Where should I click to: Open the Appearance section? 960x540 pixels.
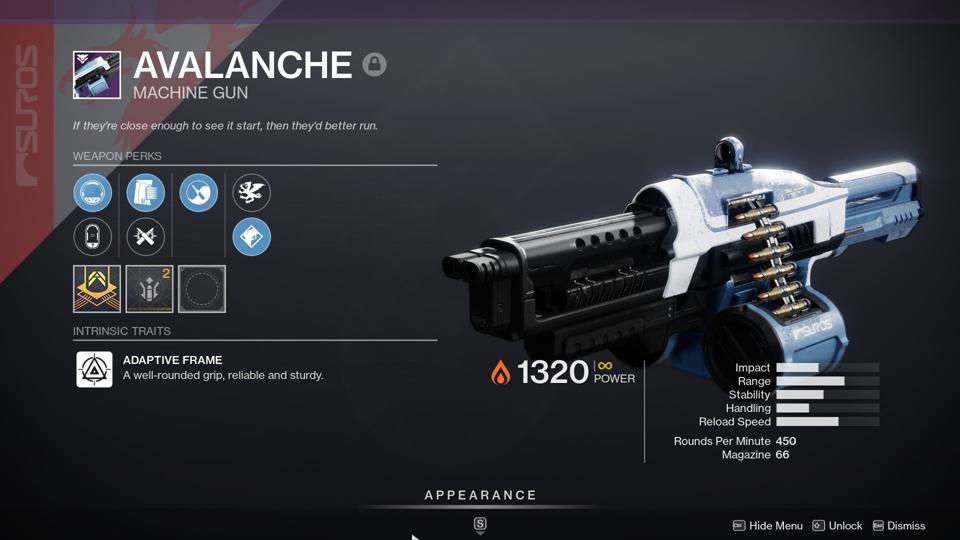pyautogui.click(x=480, y=496)
